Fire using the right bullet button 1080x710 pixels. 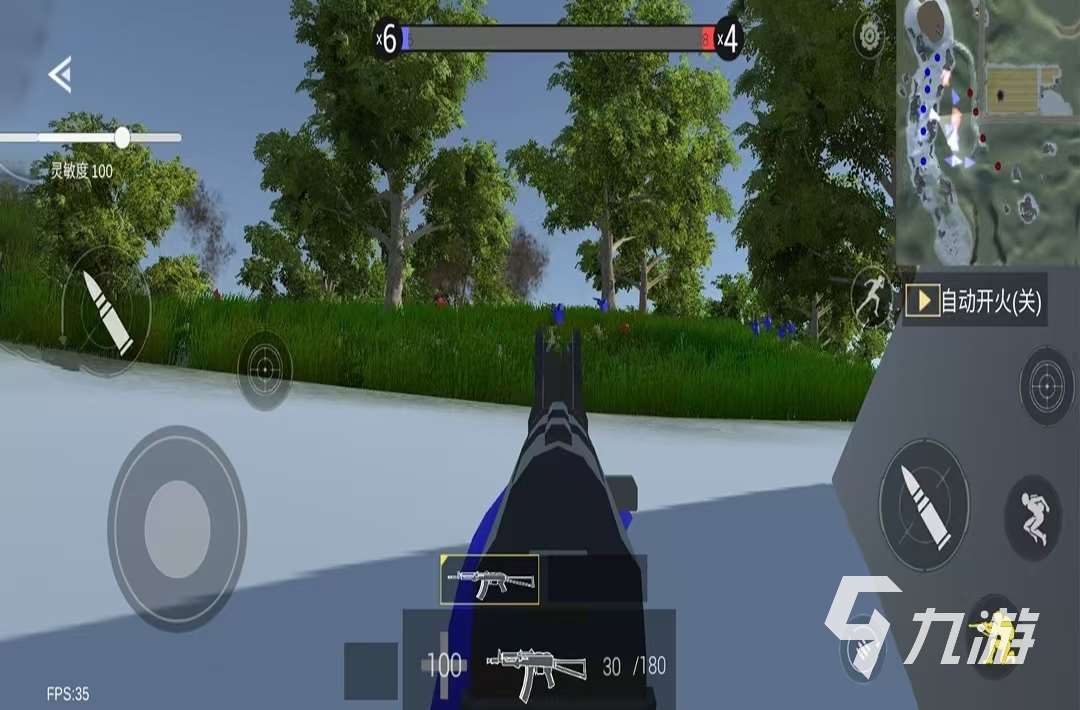coord(924,503)
